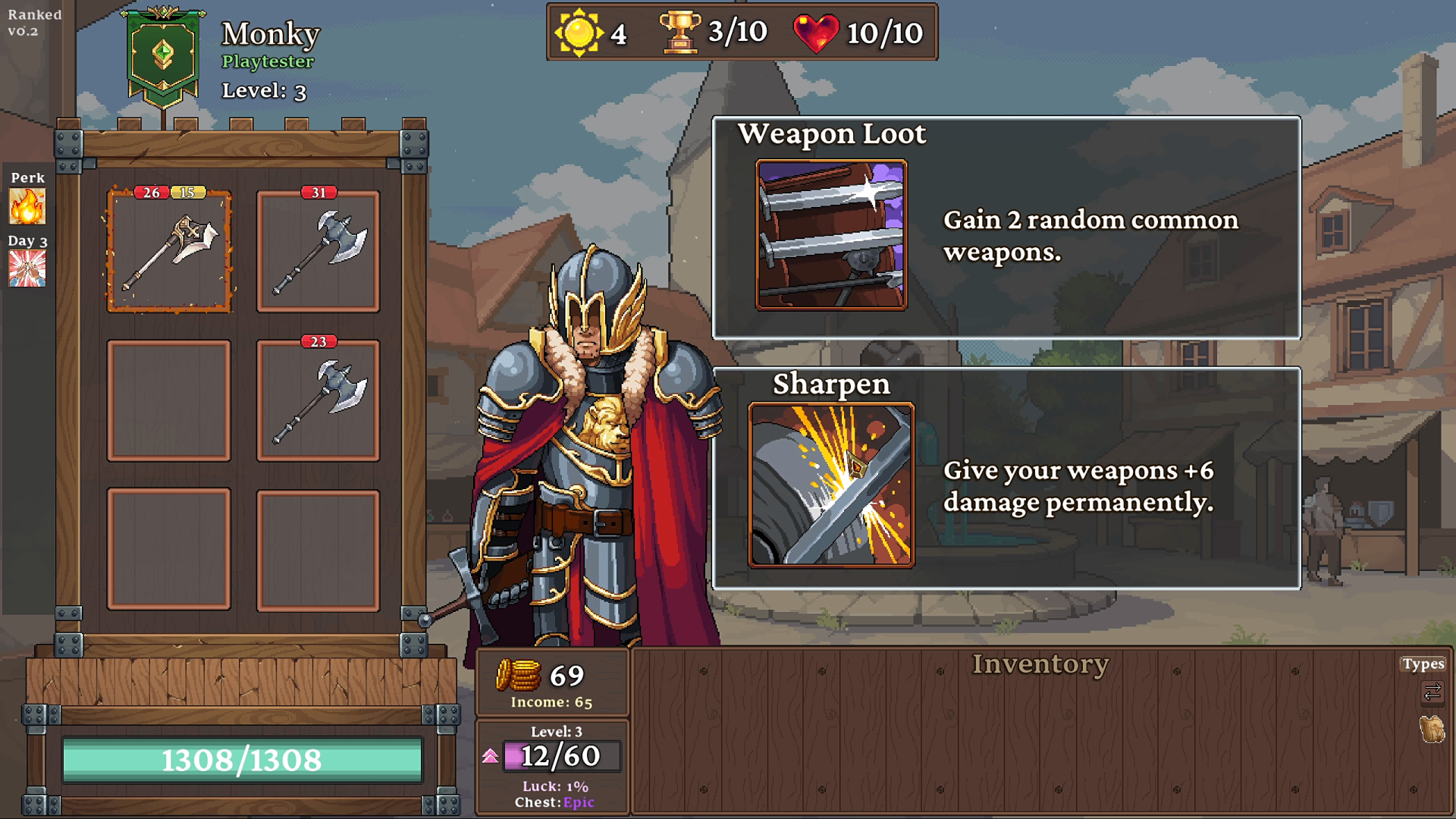The height and width of the screenshot is (819, 1456).
Task: Open the backpack inventory icon
Action: coord(1432,728)
